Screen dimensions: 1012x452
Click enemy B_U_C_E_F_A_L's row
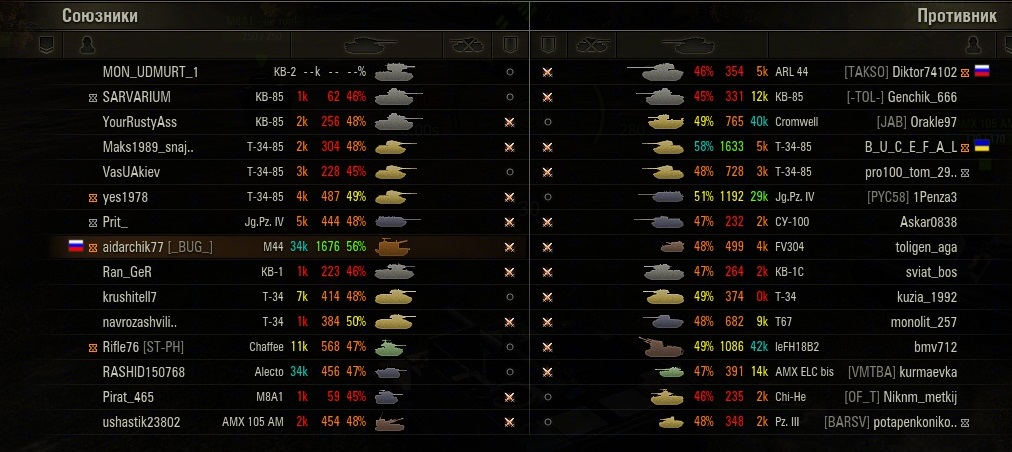[x=910, y=147]
